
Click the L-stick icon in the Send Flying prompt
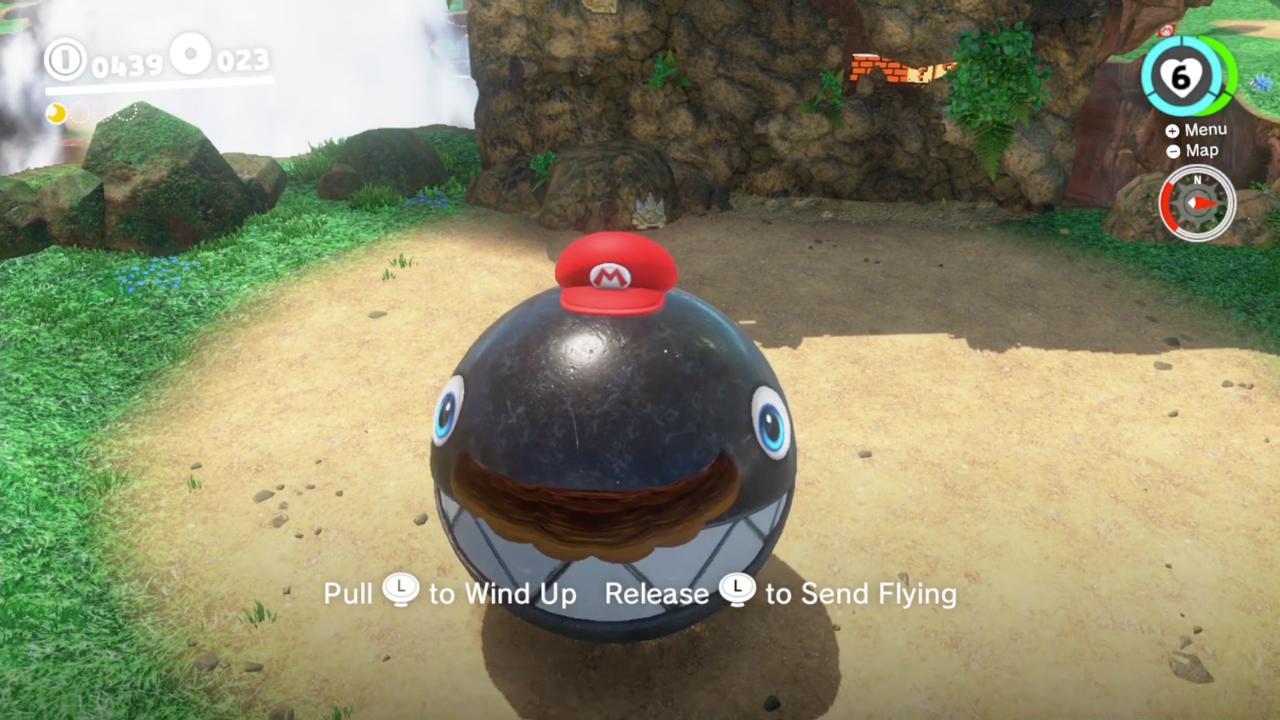(x=738, y=592)
